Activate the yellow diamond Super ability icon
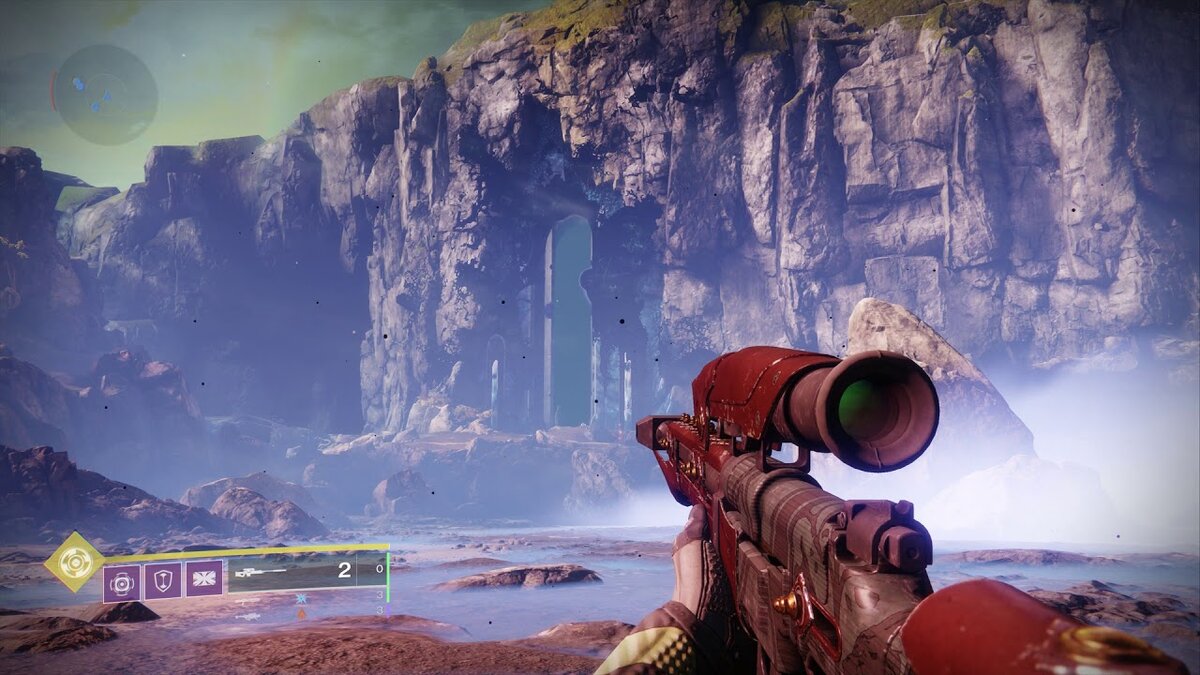The height and width of the screenshot is (675, 1200). pyautogui.click(x=74, y=561)
